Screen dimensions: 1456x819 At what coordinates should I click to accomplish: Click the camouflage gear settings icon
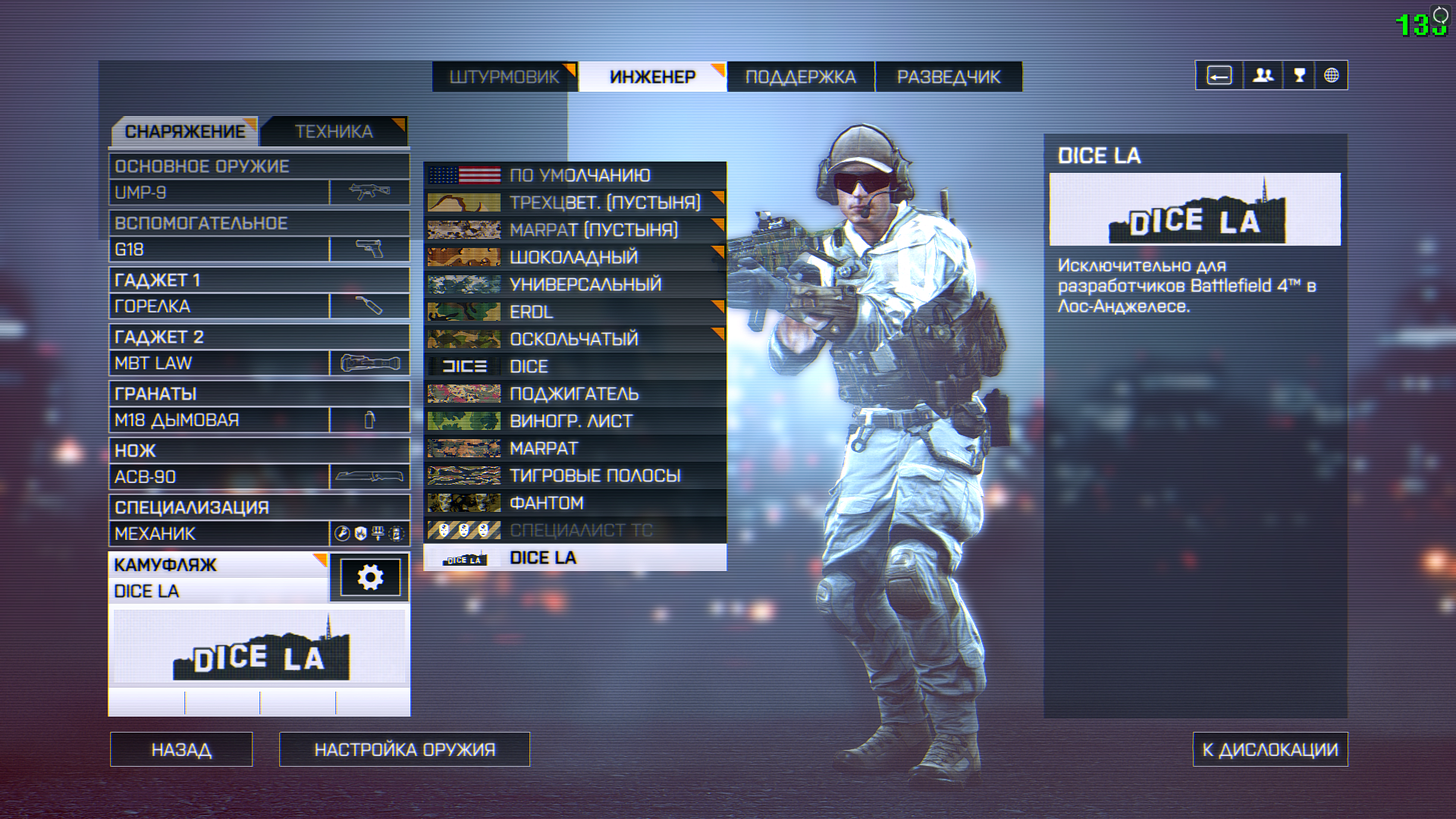pos(370,578)
